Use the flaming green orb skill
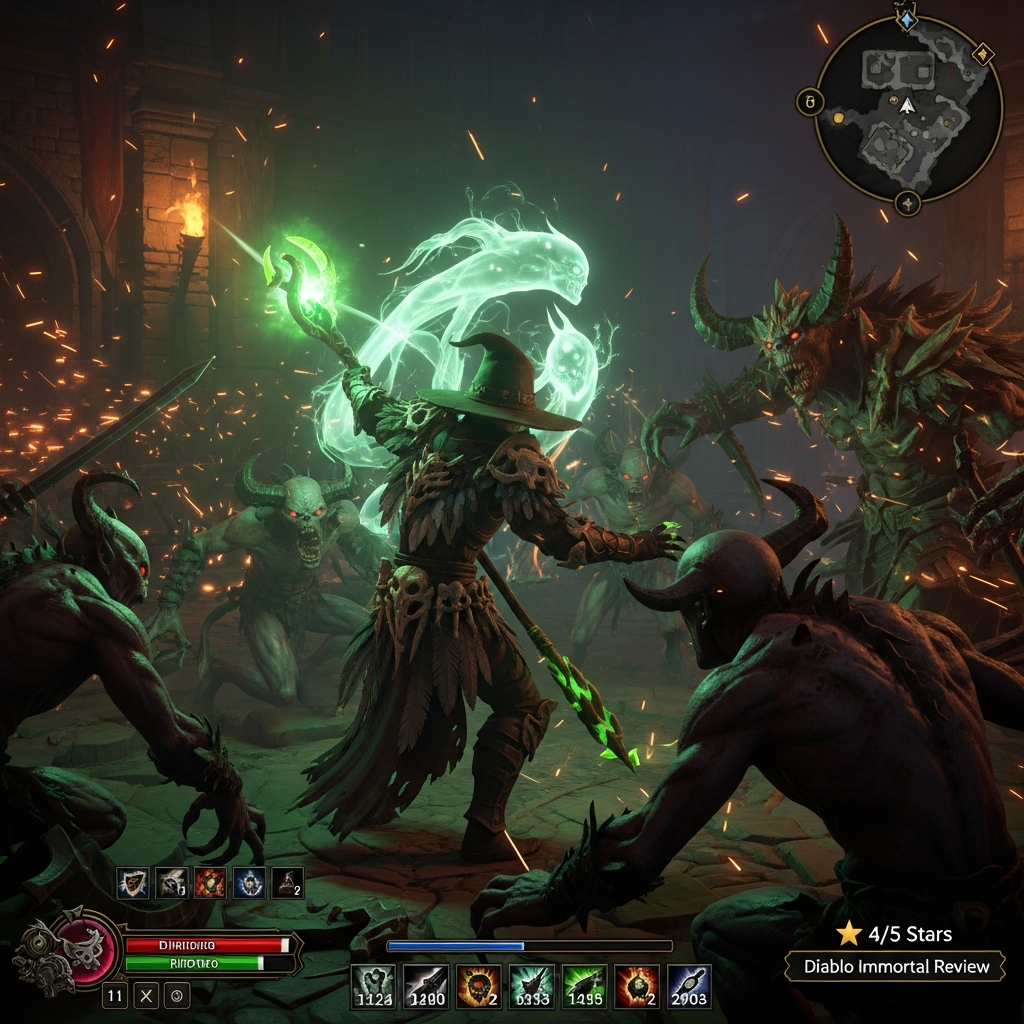 tap(637, 986)
